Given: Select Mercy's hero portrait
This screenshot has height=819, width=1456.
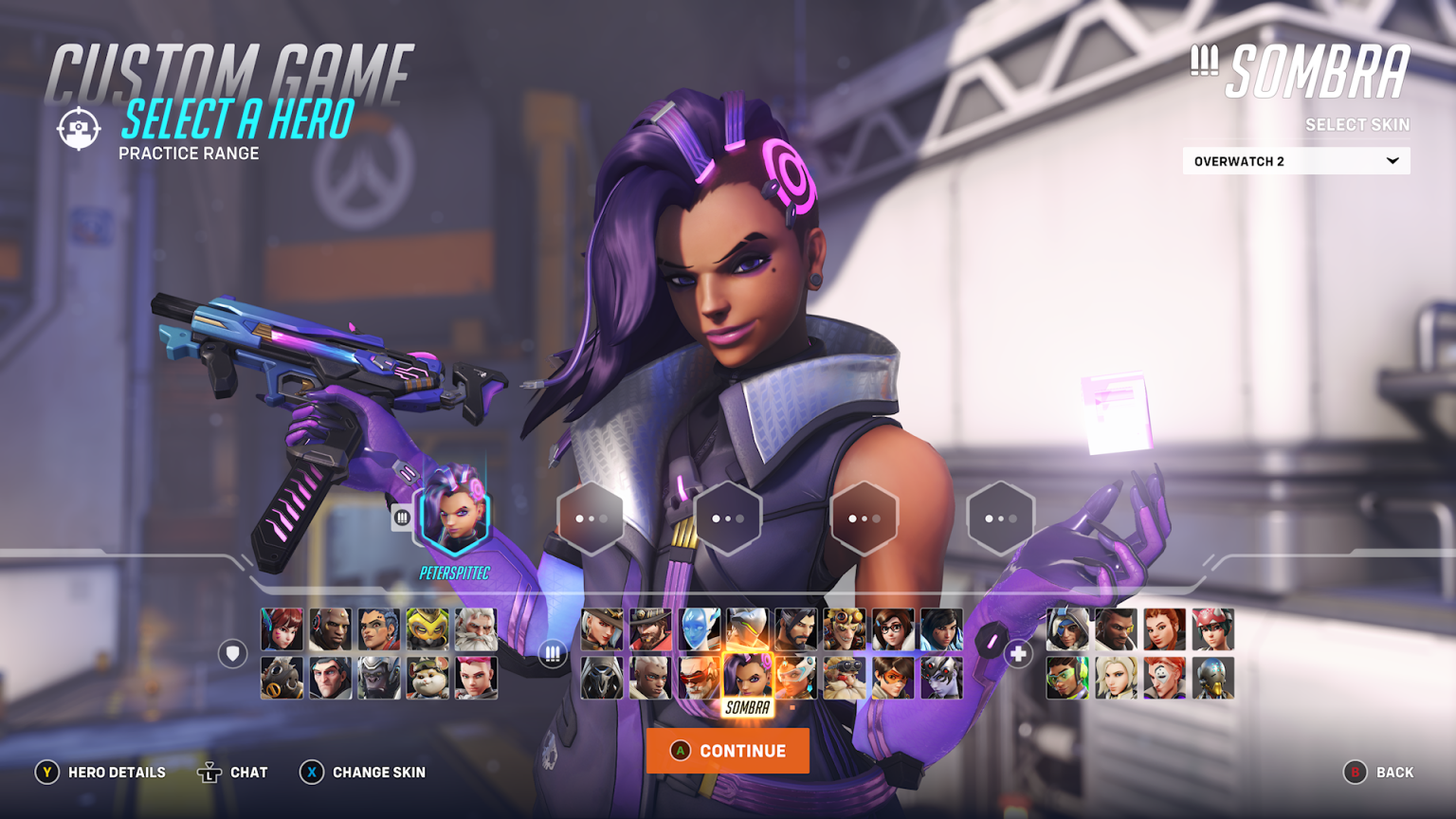Looking at the screenshot, I should click(1116, 679).
